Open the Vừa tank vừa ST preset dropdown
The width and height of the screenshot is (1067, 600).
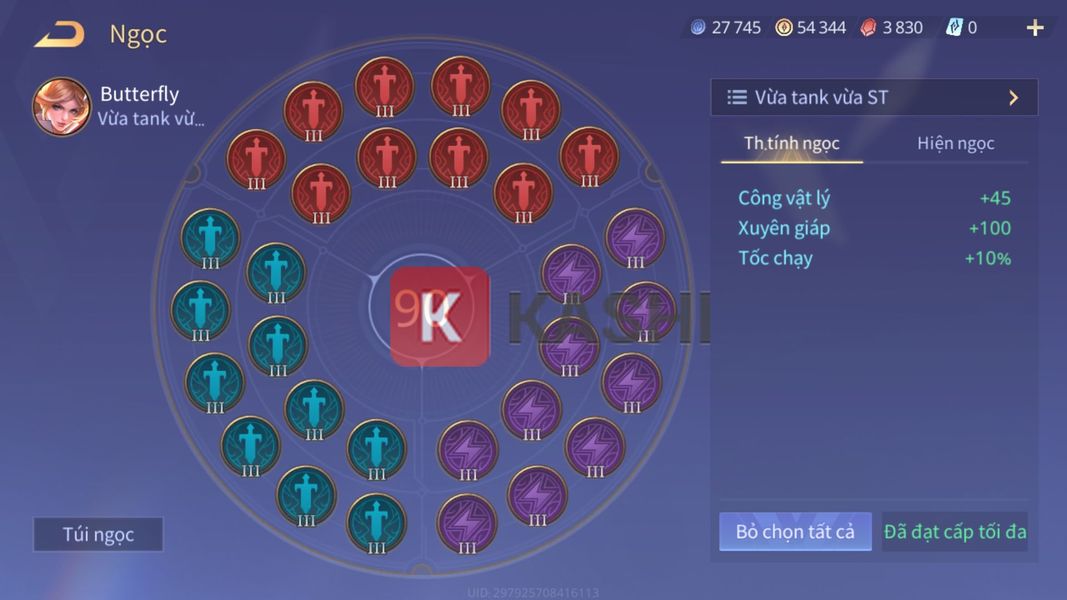tap(874, 98)
